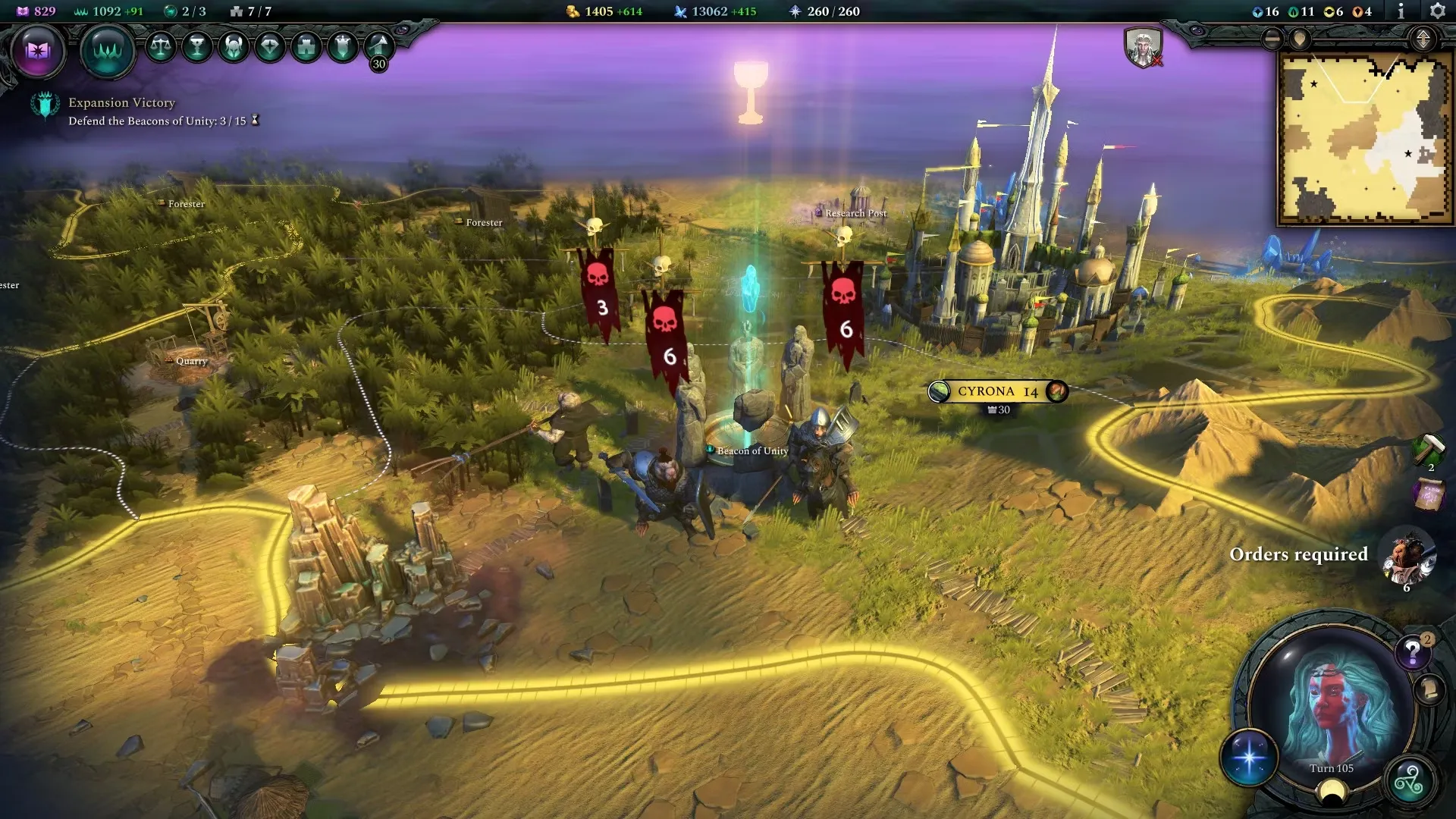Click the rival ruler shield portrait
The image size is (1456, 819).
tap(1143, 47)
